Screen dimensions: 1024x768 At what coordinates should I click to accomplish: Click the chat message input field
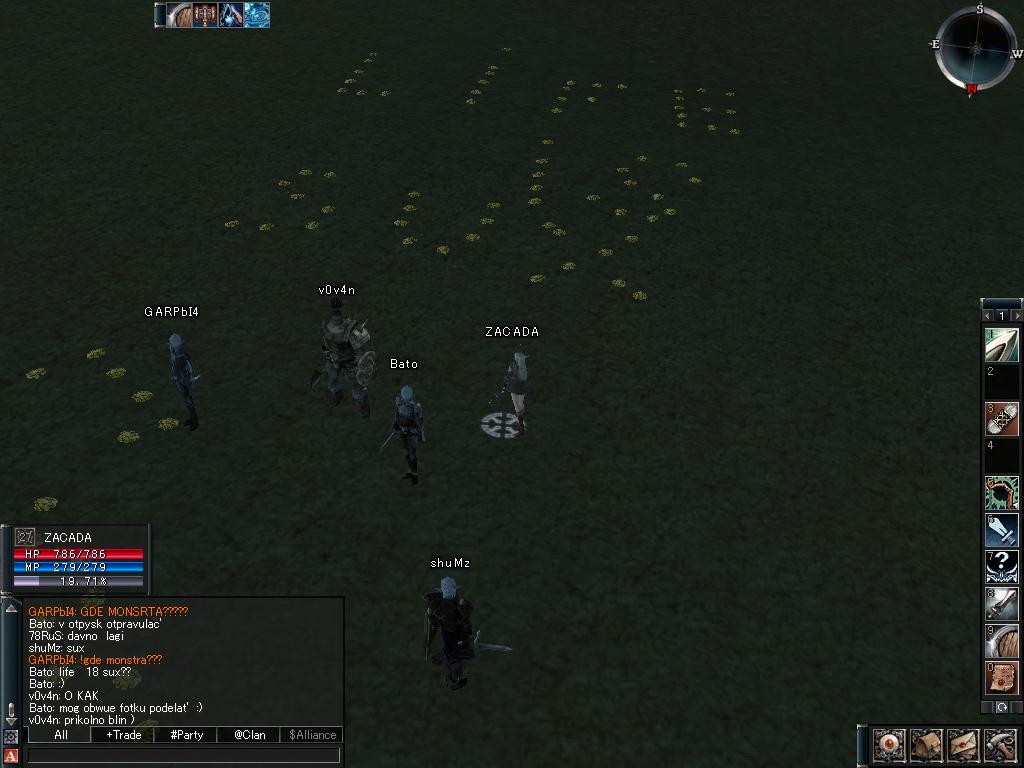pyautogui.click(x=183, y=755)
